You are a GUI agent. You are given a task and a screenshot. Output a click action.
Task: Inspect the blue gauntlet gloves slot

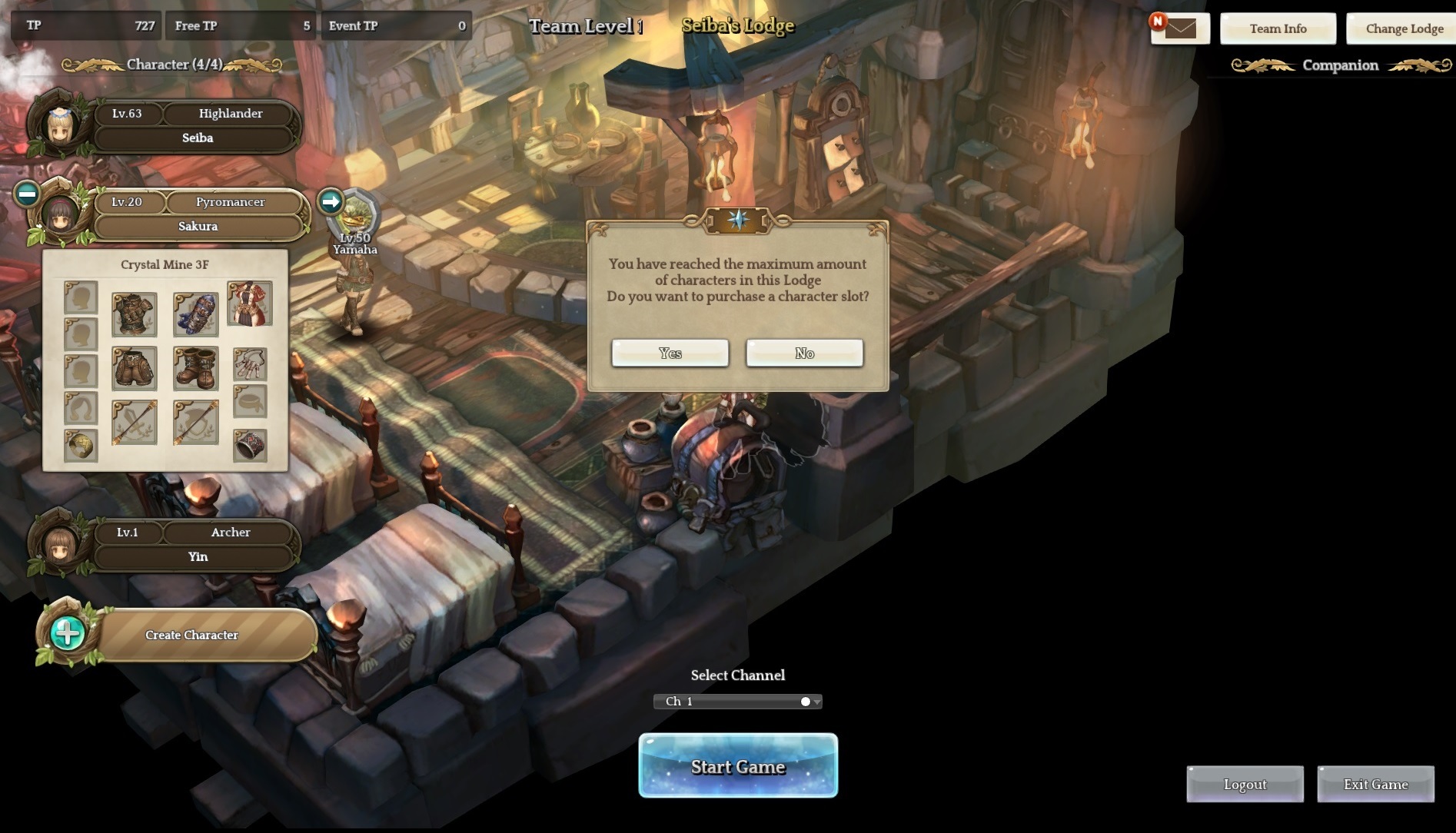[196, 314]
